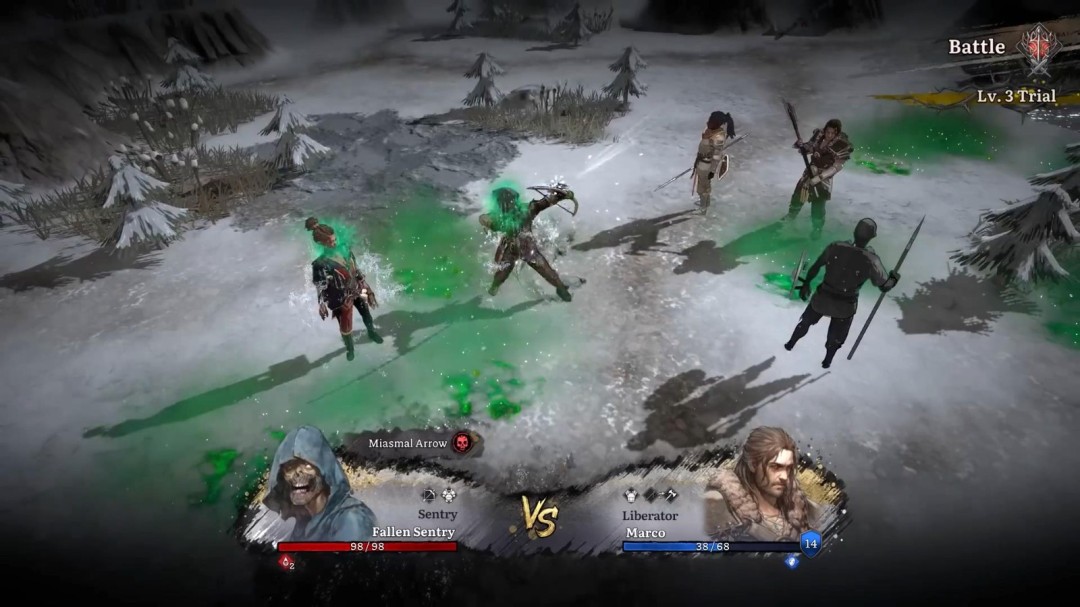Select Marco's character portrait
The height and width of the screenshot is (607, 1080).
763,484
